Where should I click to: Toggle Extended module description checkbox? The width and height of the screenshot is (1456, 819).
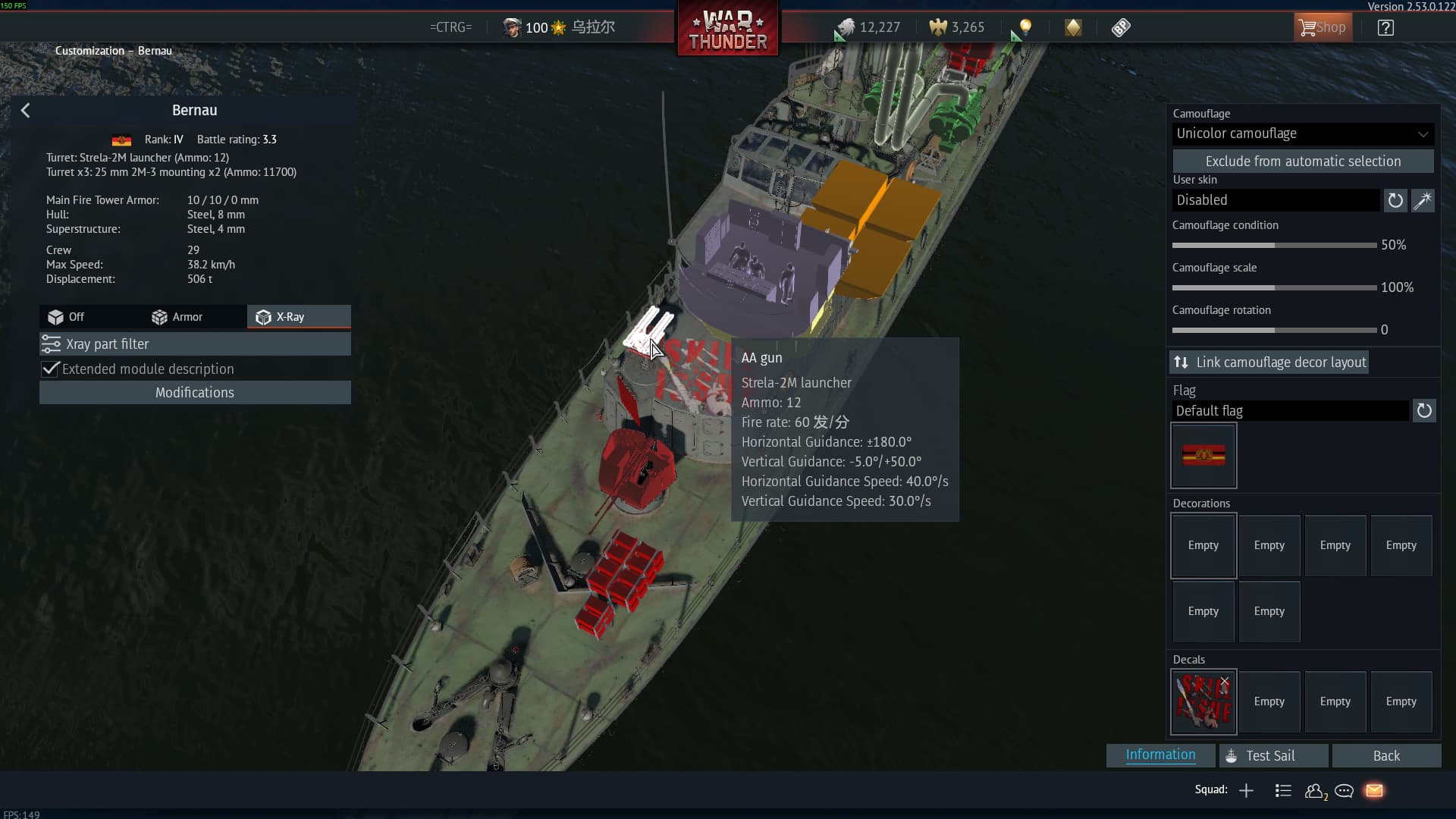[x=51, y=369]
